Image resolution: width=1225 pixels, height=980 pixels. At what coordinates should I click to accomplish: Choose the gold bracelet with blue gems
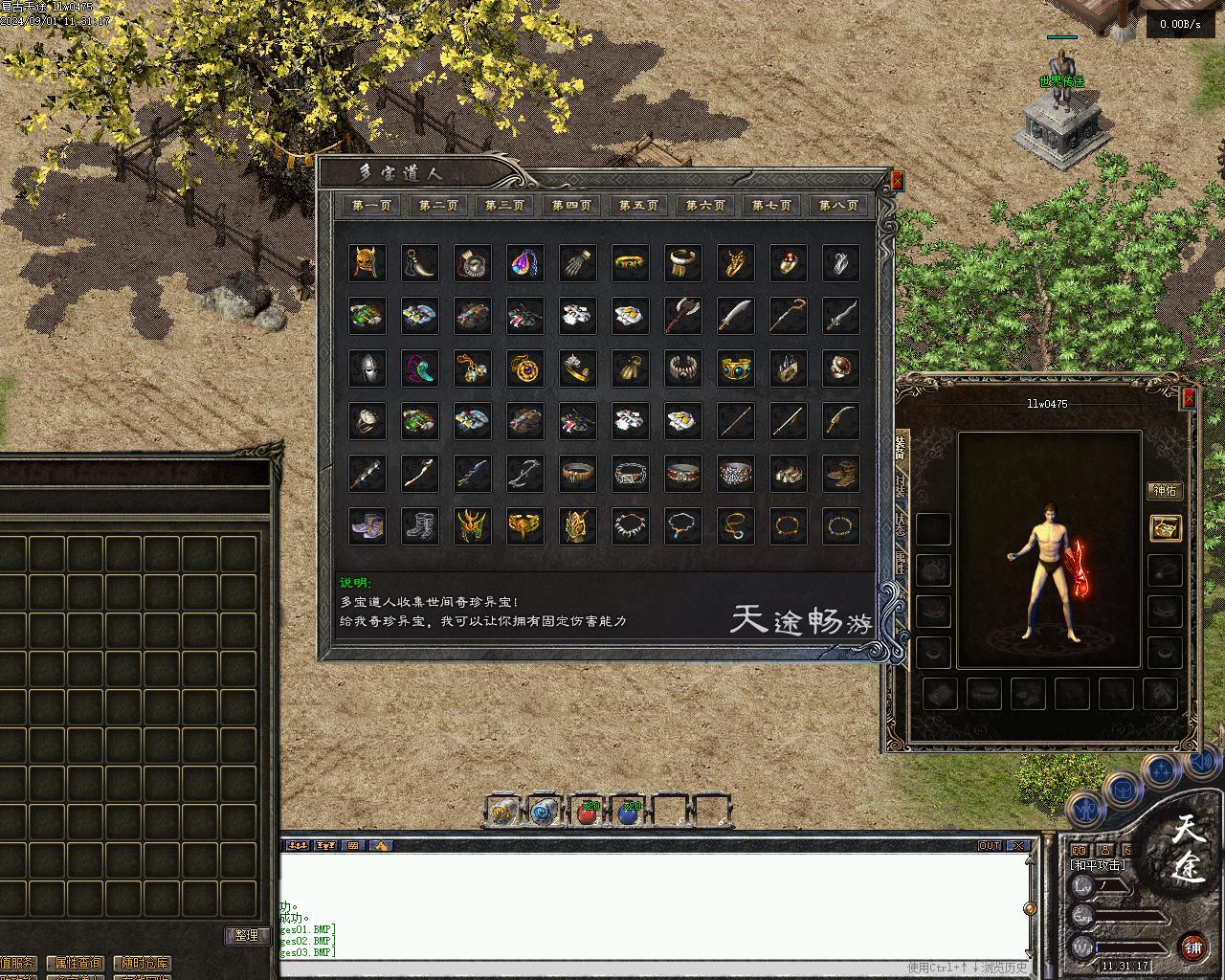tap(735, 367)
